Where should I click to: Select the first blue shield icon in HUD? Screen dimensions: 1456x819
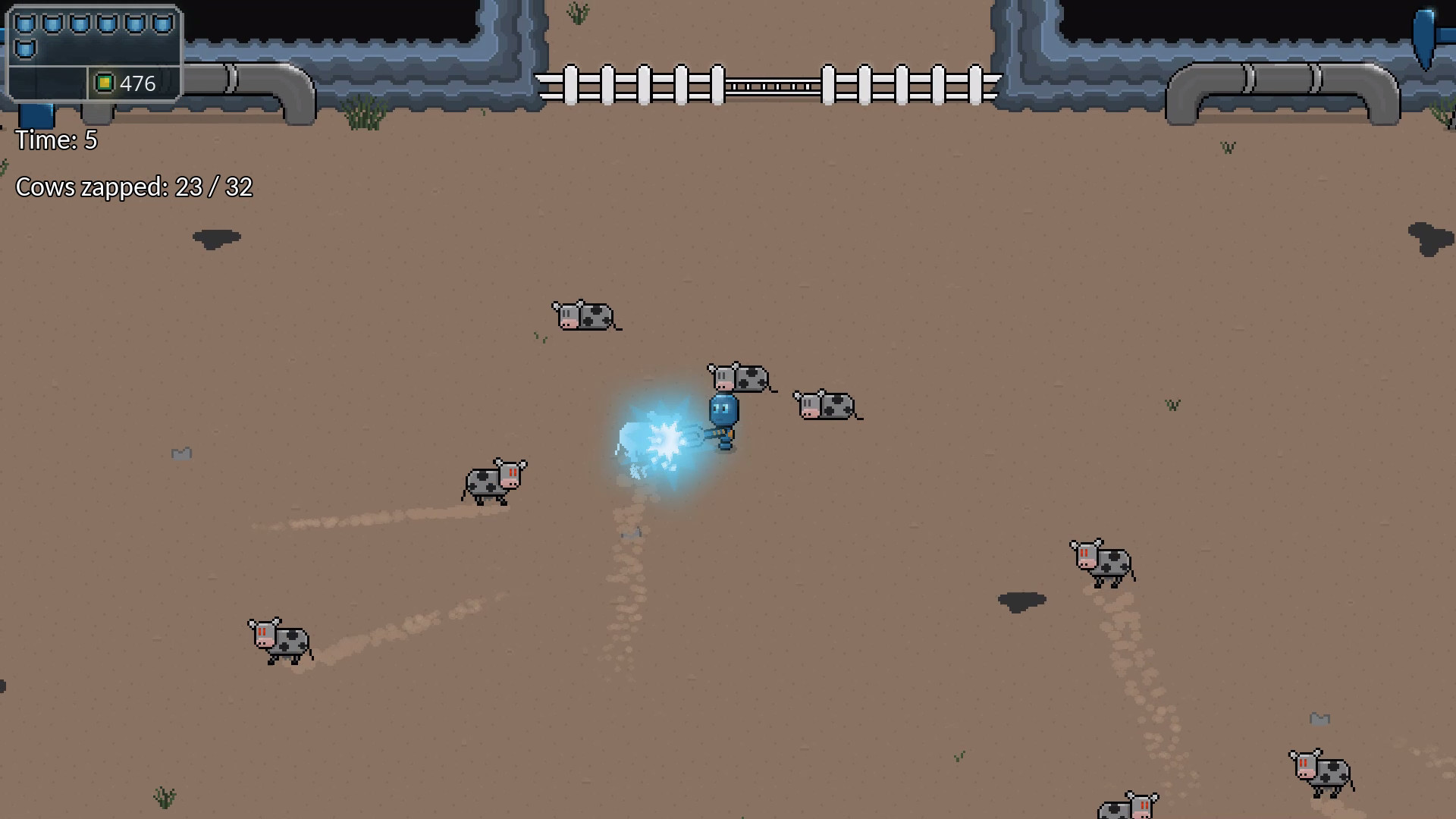click(x=25, y=24)
